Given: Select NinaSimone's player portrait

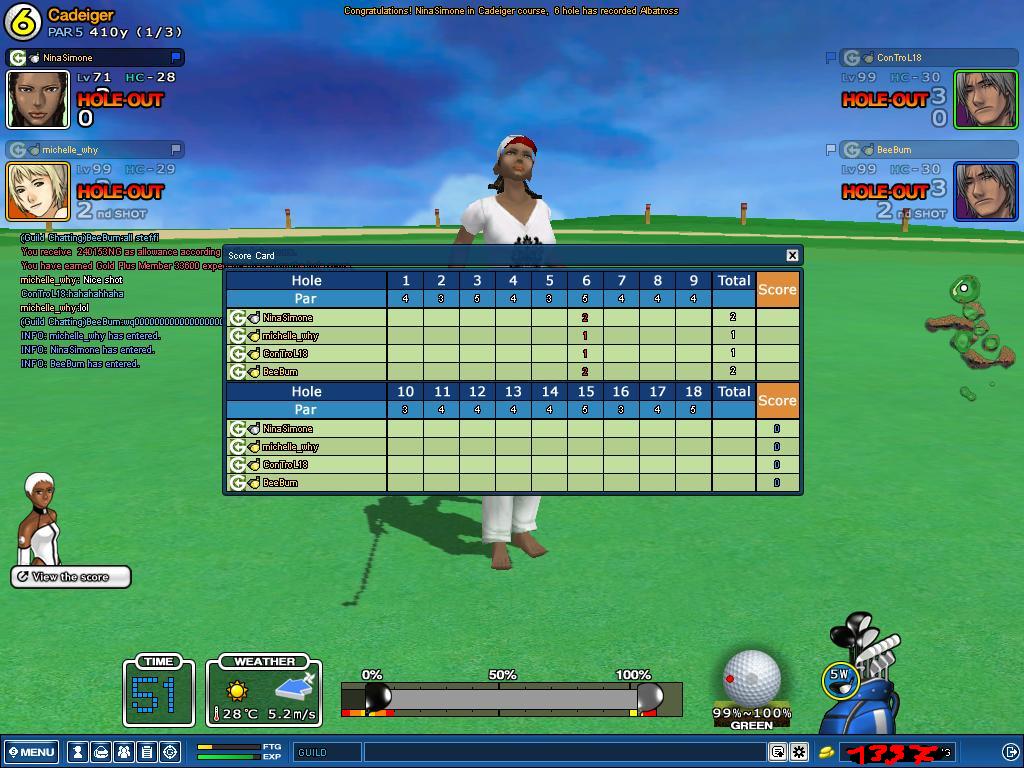Looking at the screenshot, I should [x=38, y=99].
